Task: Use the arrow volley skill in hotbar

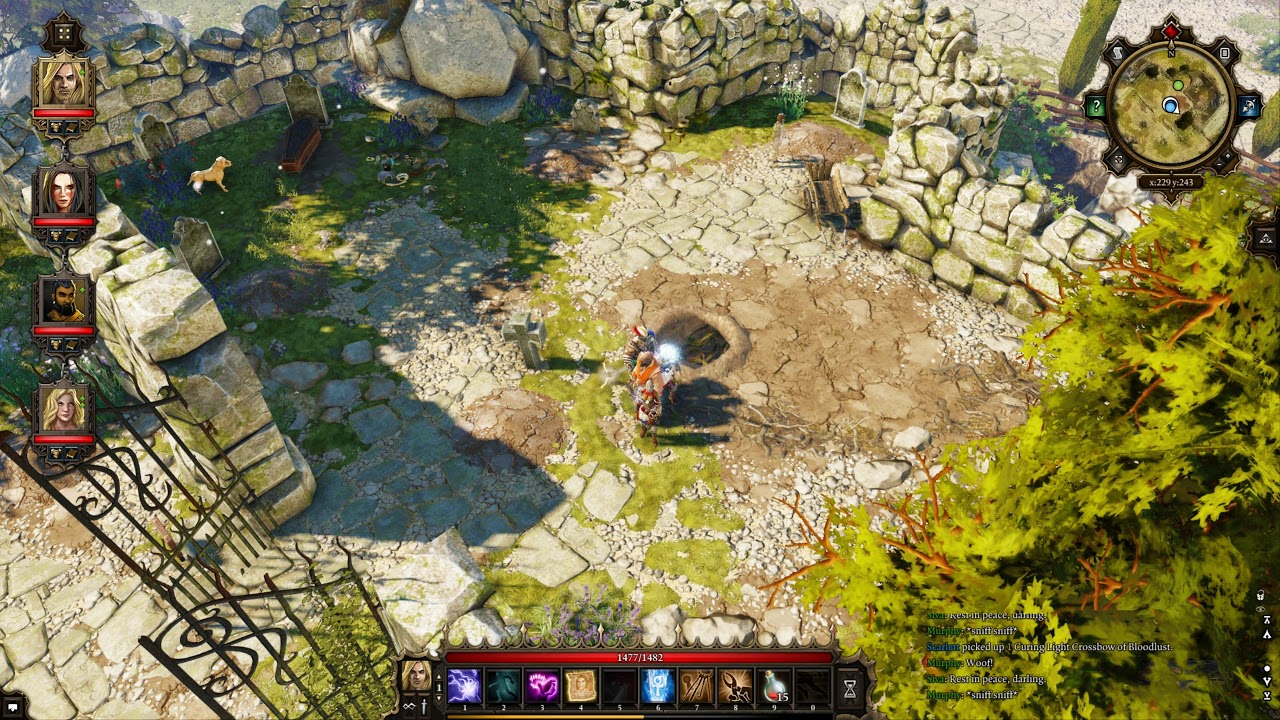Action: 697,686
